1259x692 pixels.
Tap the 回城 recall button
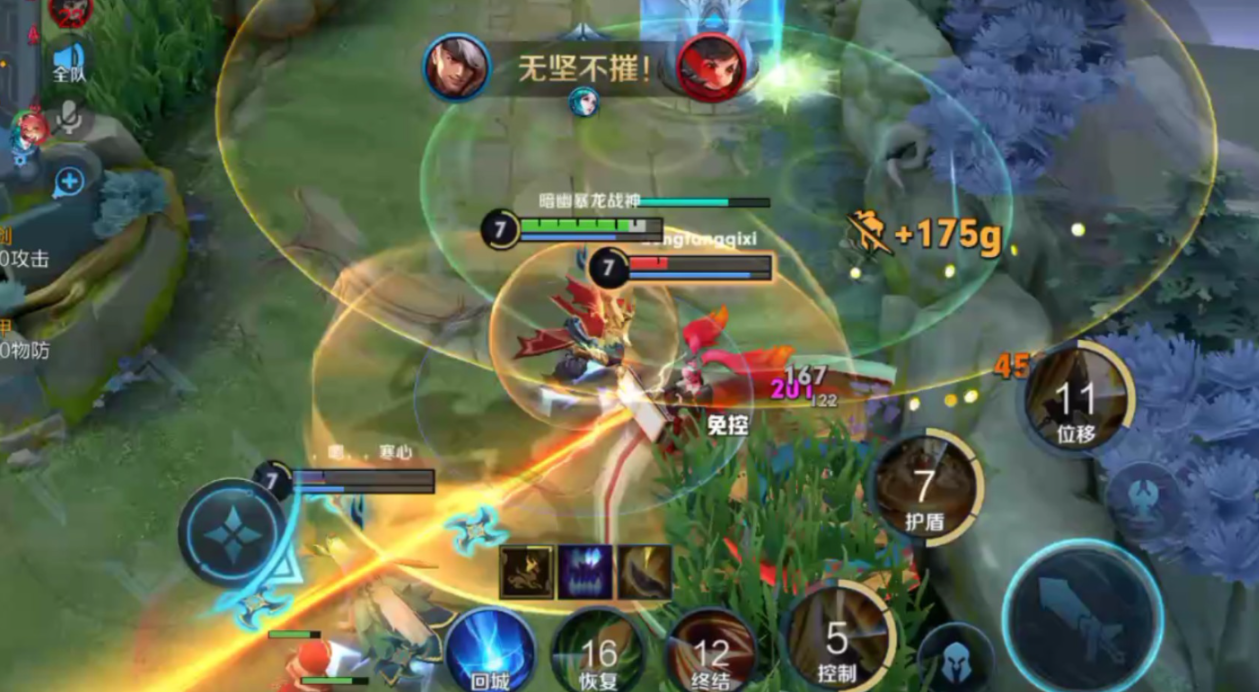pos(490,652)
